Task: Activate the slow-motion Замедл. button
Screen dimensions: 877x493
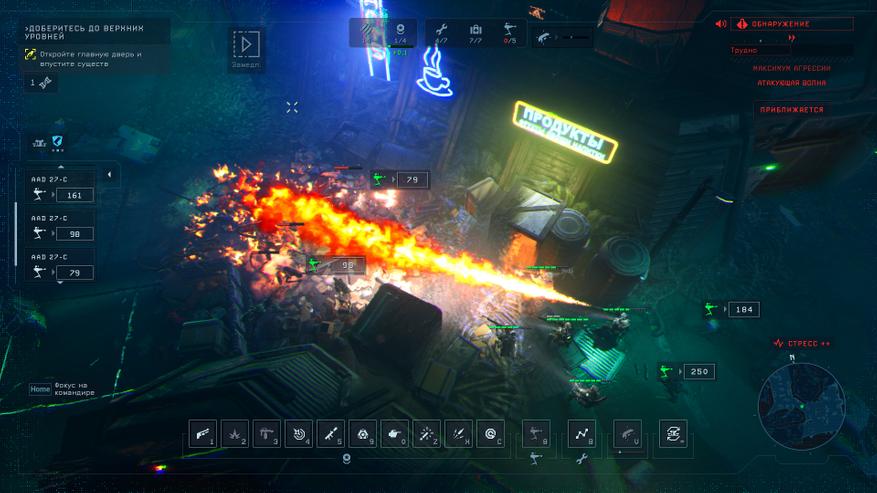Action: [x=248, y=46]
